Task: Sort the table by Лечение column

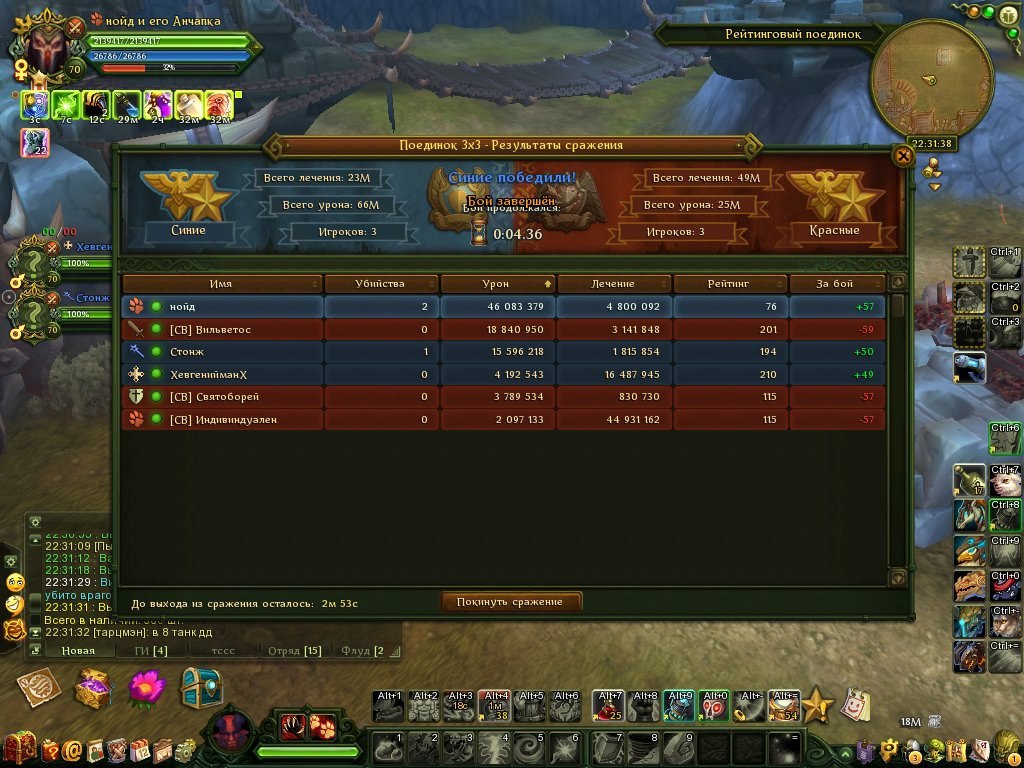Action: pos(612,284)
